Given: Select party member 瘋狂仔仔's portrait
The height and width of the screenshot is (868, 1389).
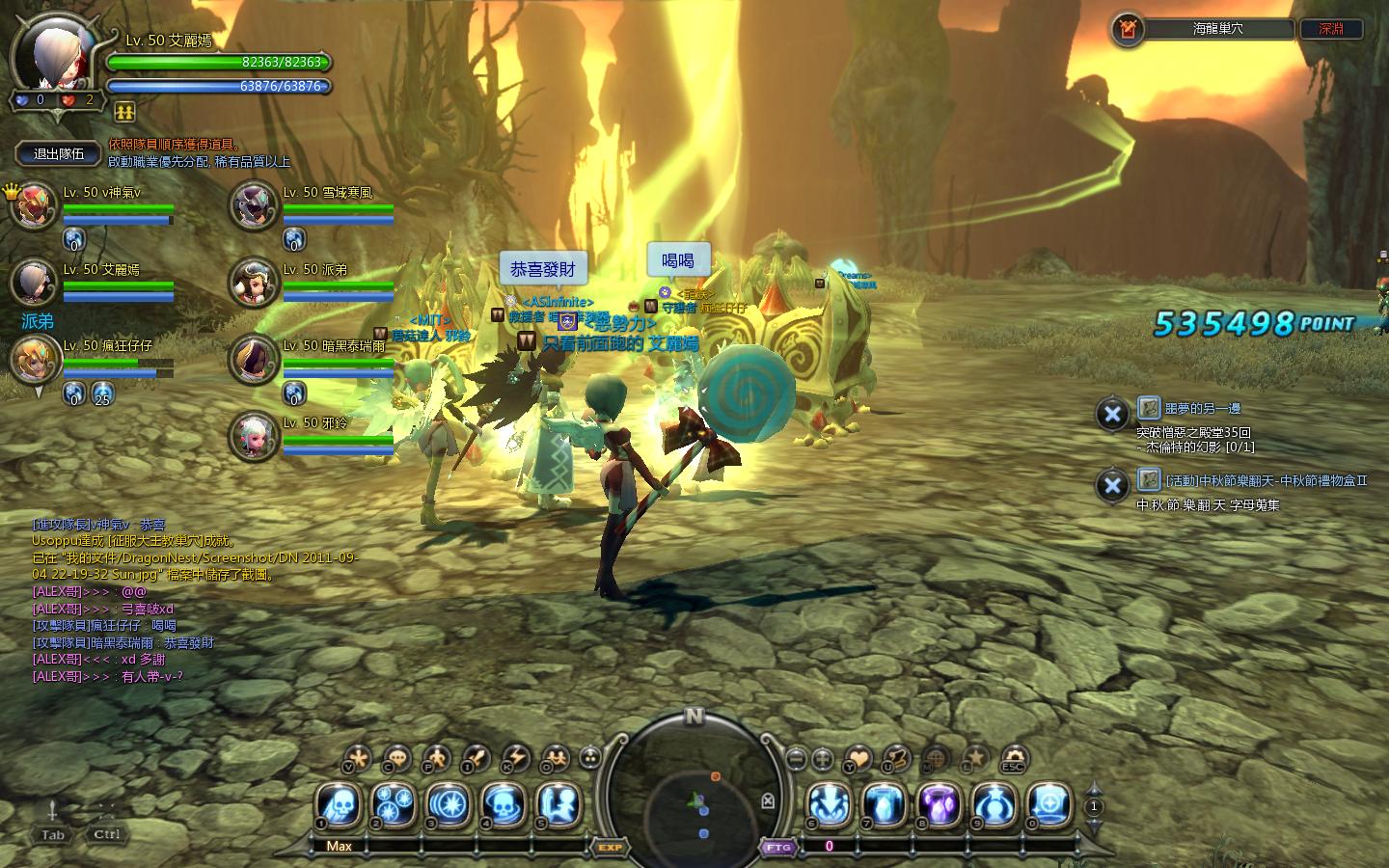Looking at the screenshot, I should pyautogui.click(x=36, y=359).
